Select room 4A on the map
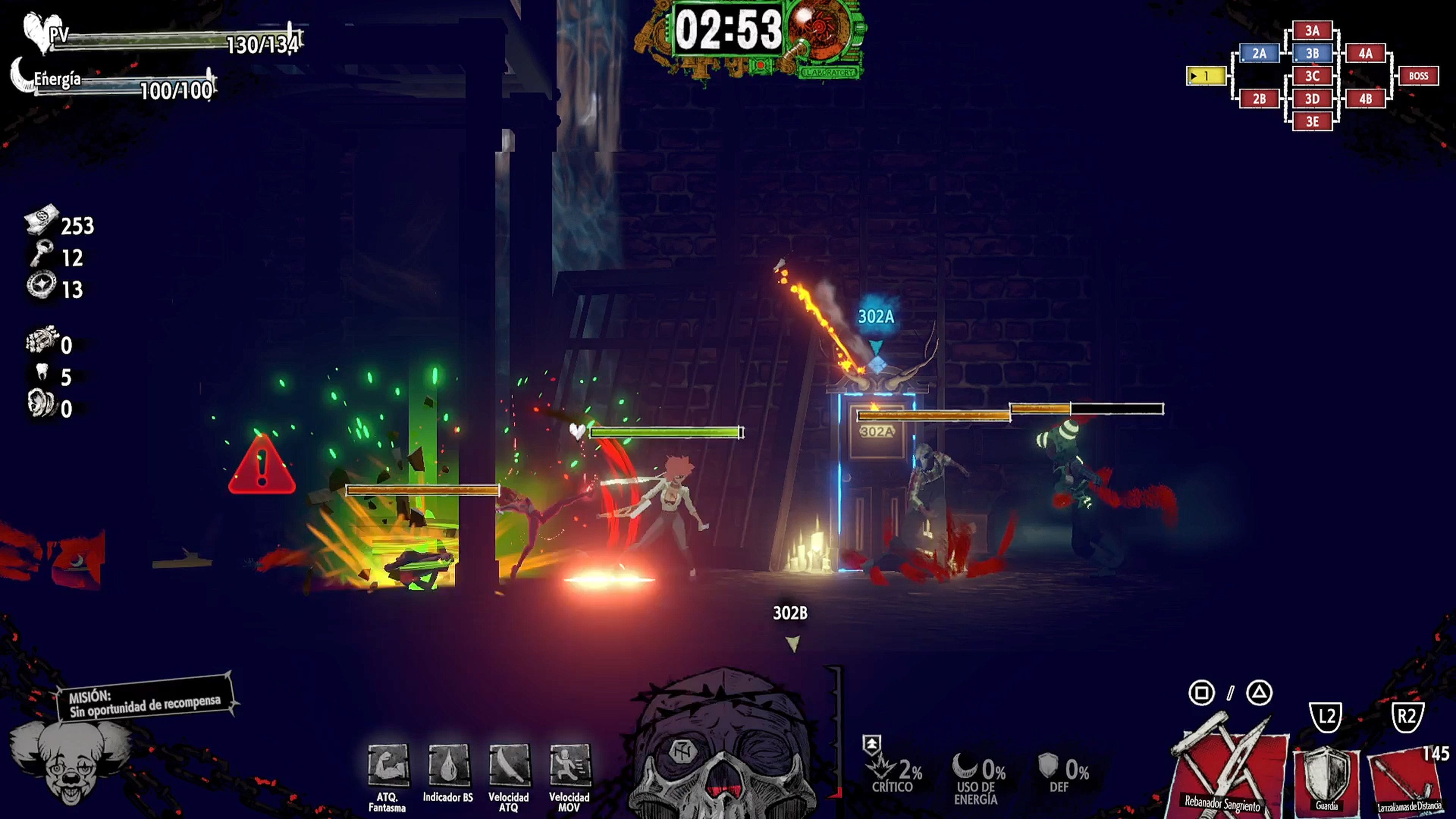This screenshot has width=1456, height=819. coord(1365,53)
